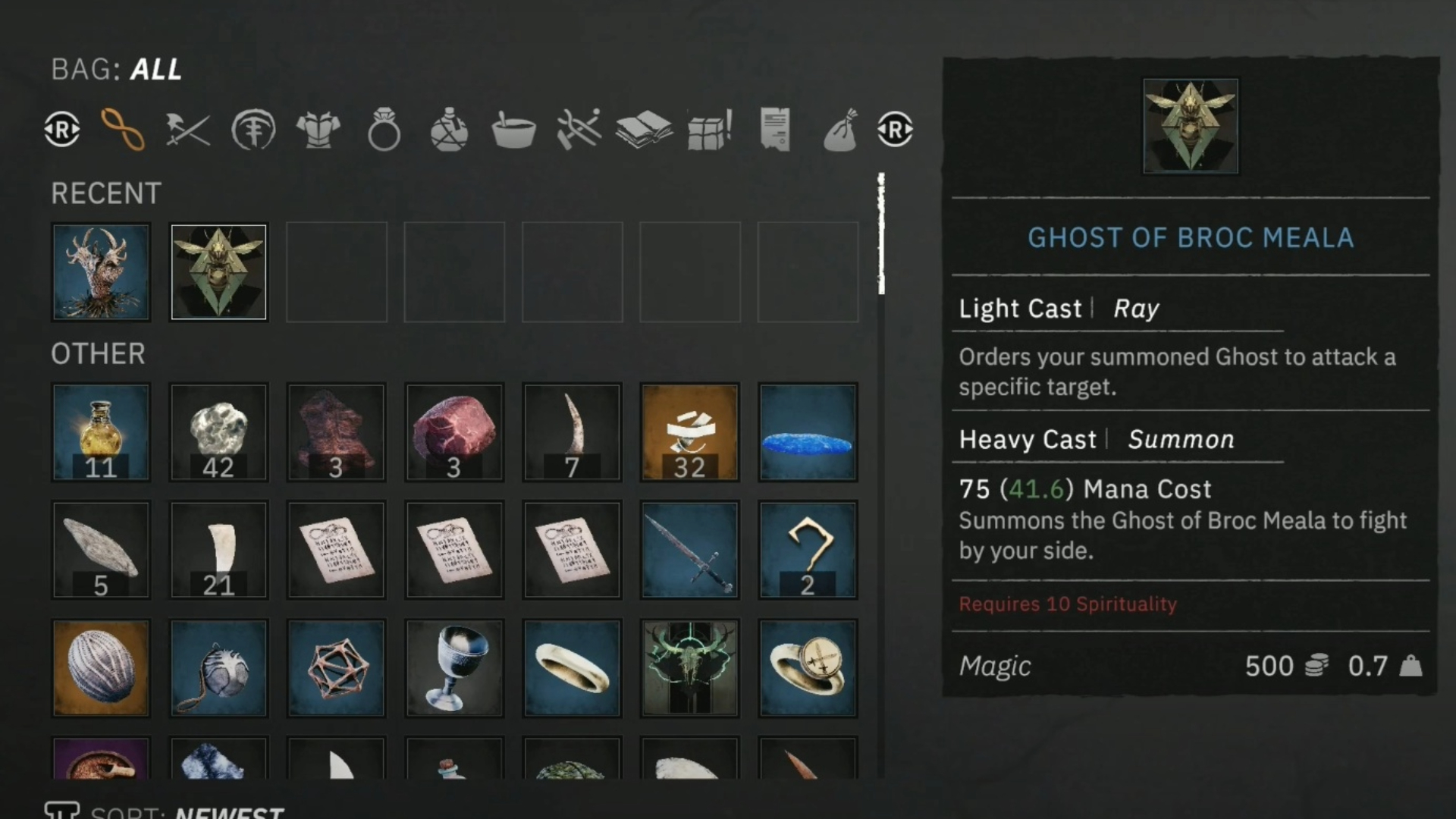This screenshot has width=1456, height=819.
Task: Select the silver goblet item
Action: [453, 668]
